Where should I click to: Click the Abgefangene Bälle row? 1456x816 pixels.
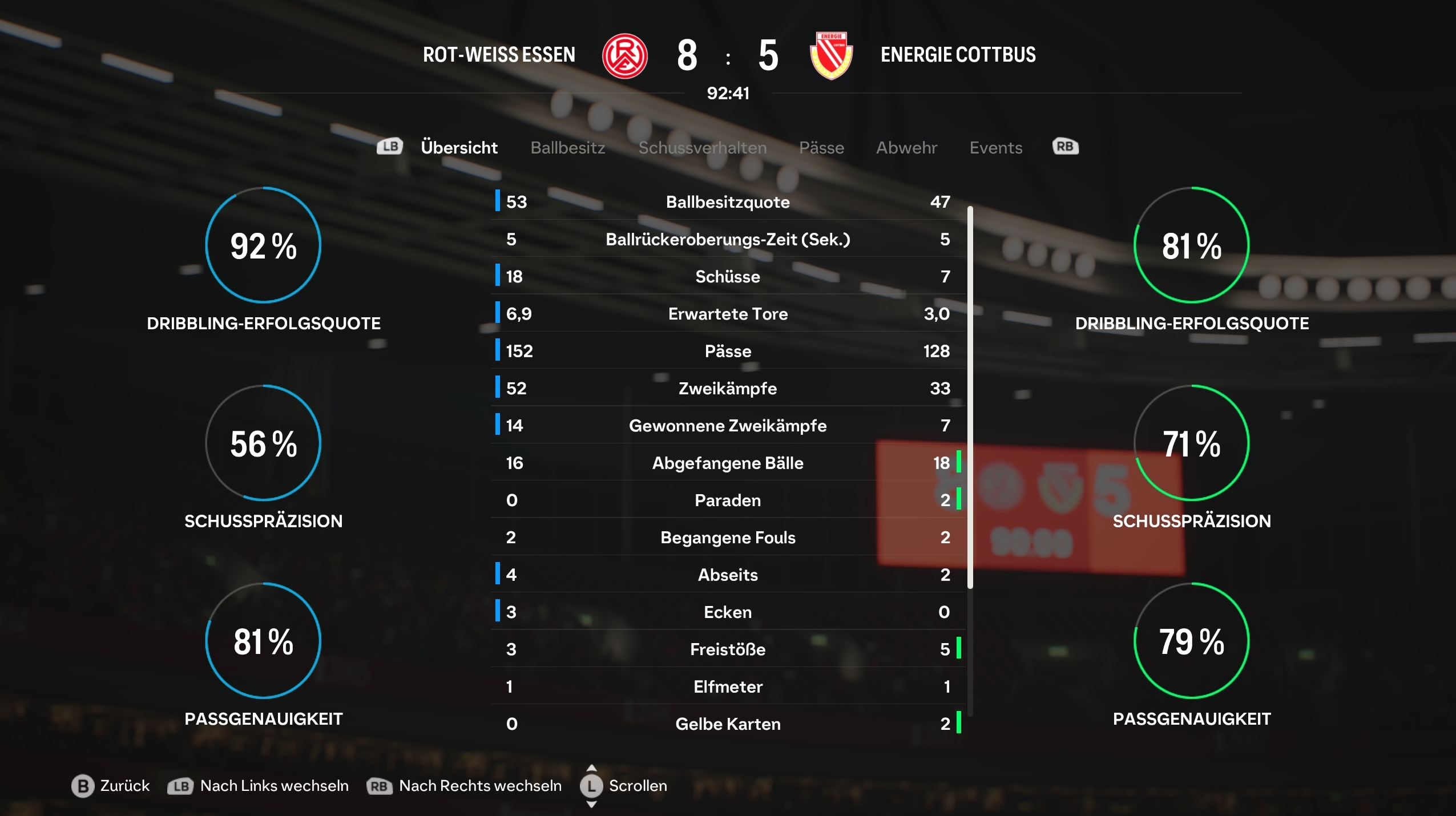point(728,463)
